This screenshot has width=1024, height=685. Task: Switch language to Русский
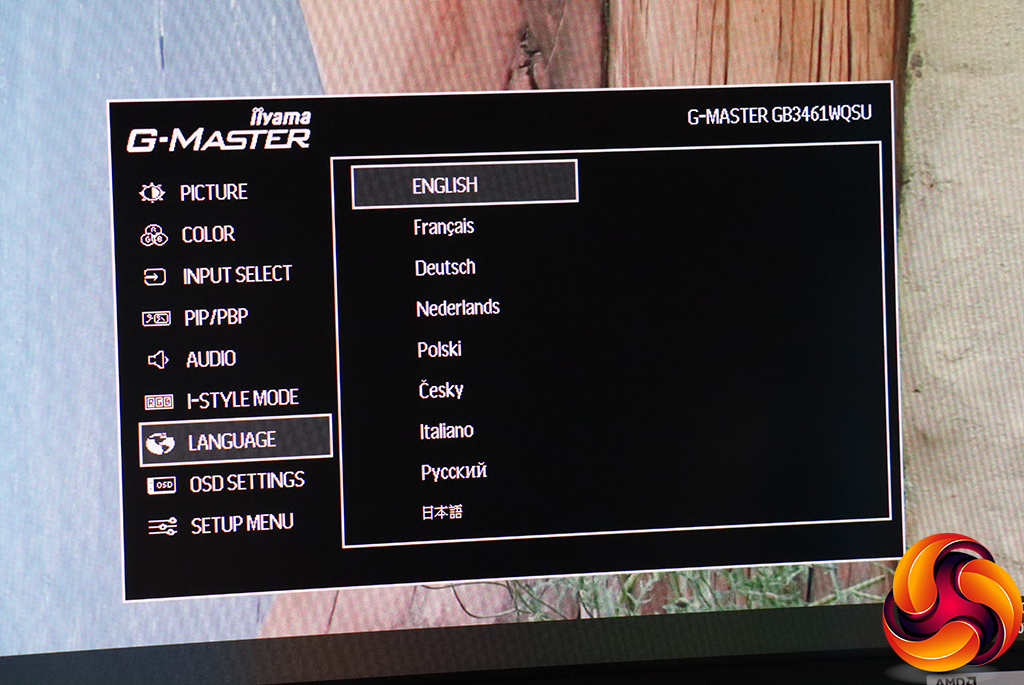(454, 472)
